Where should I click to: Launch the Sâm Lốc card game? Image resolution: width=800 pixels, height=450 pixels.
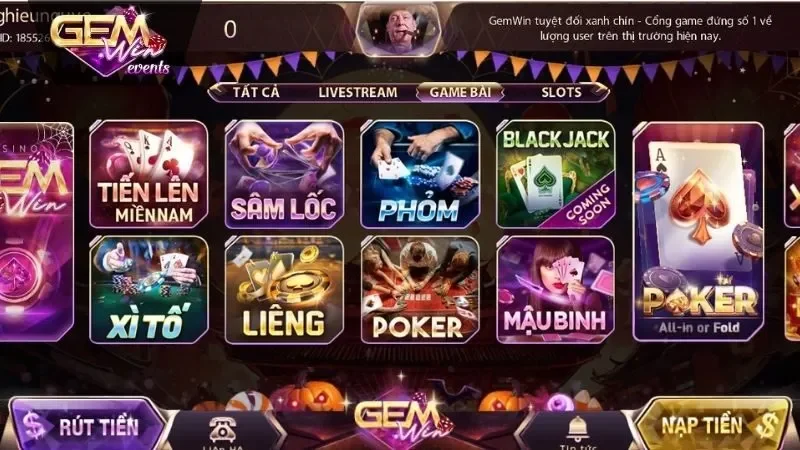click(x=284, y=174)
